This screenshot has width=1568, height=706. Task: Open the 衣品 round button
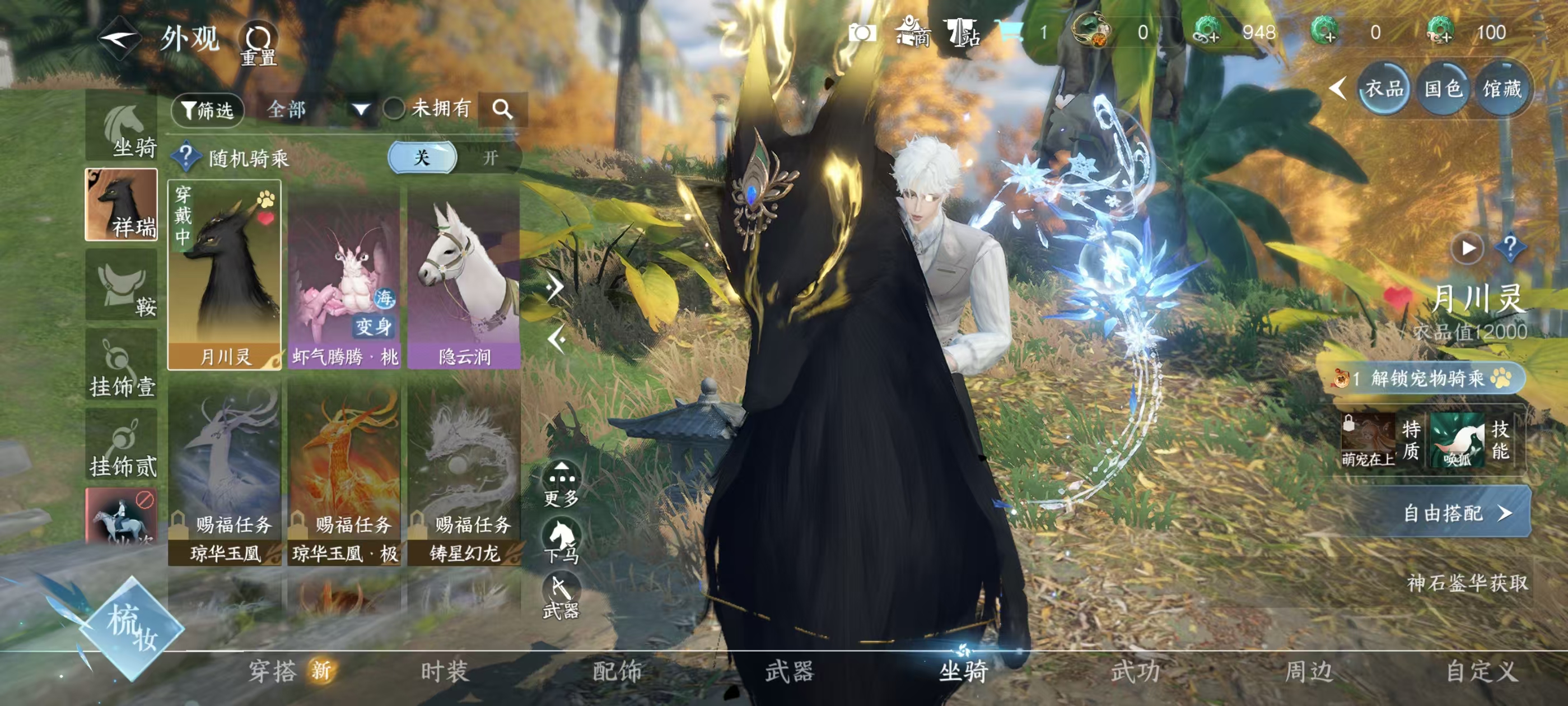[1384, 90]
